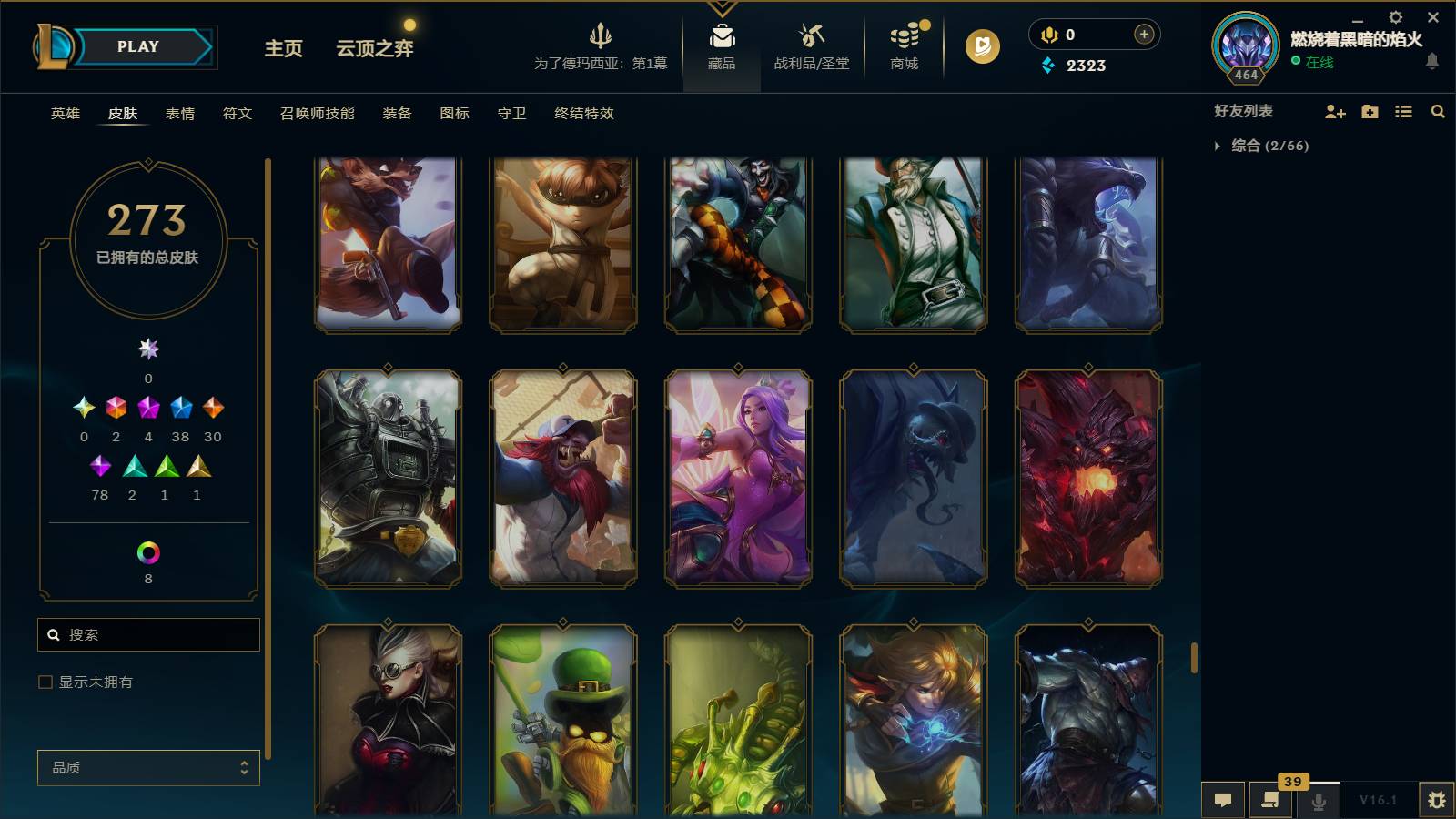Open the 品质 quality dropdown
This screenshot has width=1456, height=819.
point(148,767)
